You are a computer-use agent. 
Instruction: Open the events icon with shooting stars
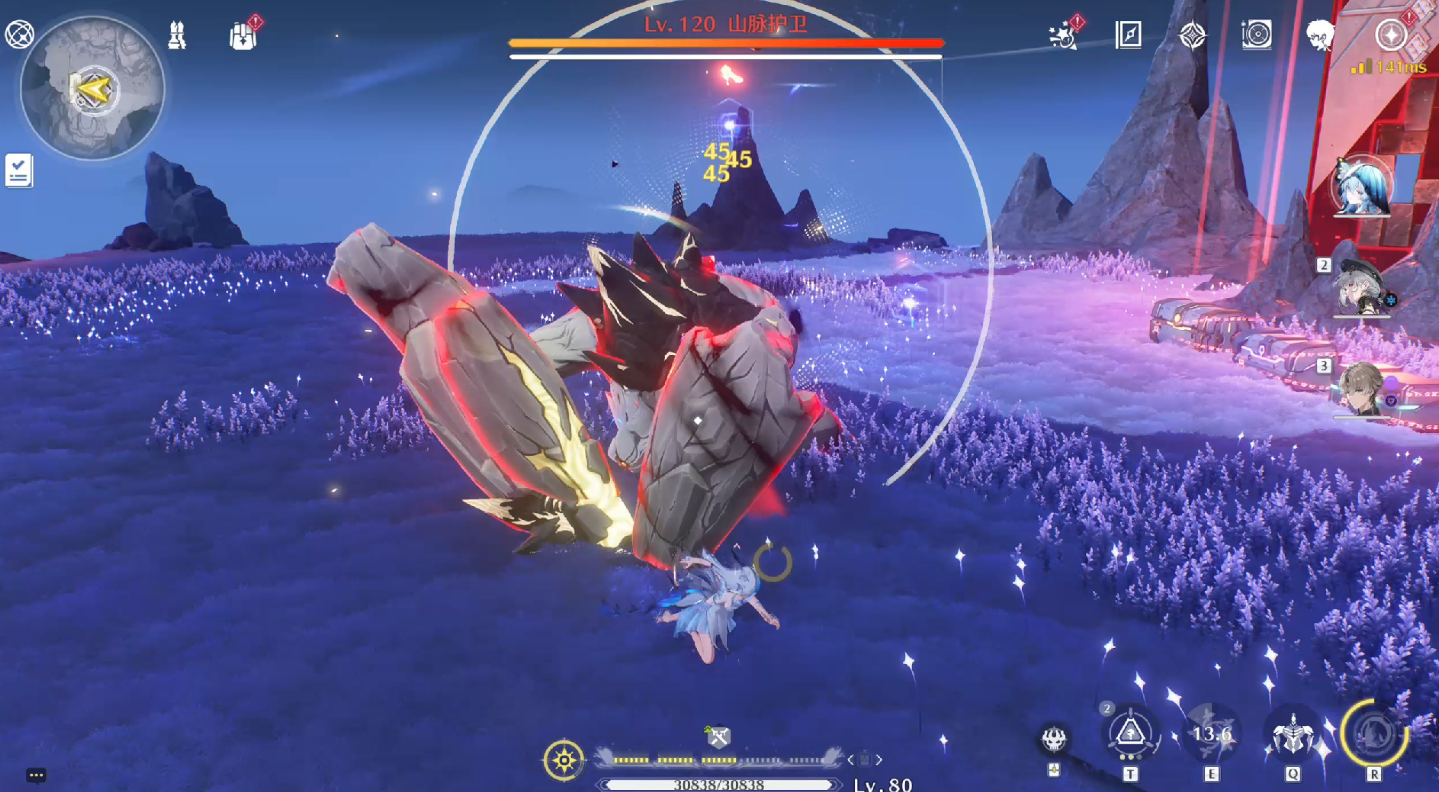[1063, 36]
